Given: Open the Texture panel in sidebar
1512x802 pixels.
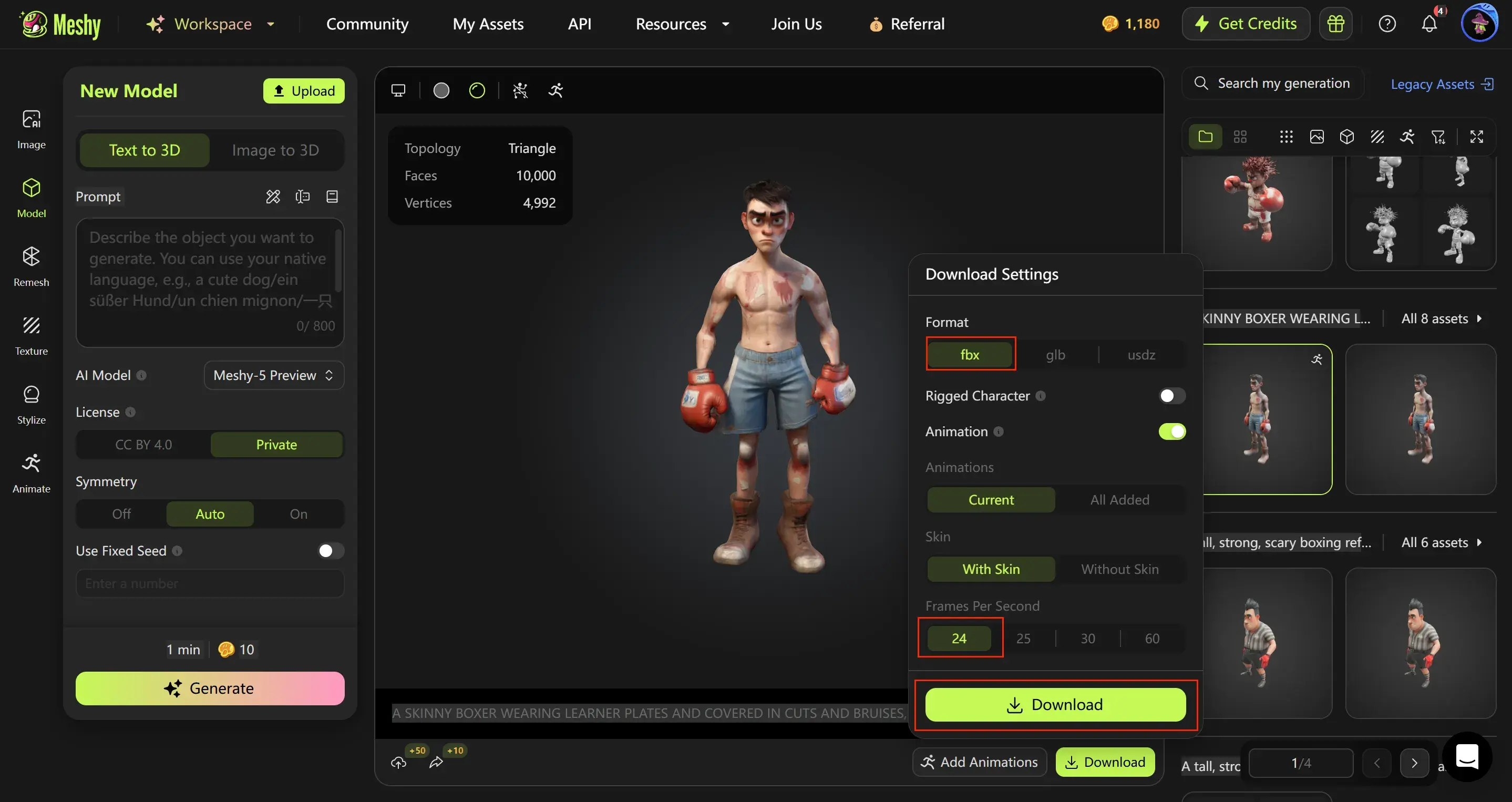Looking at the screenshot, I should [30, 336].
